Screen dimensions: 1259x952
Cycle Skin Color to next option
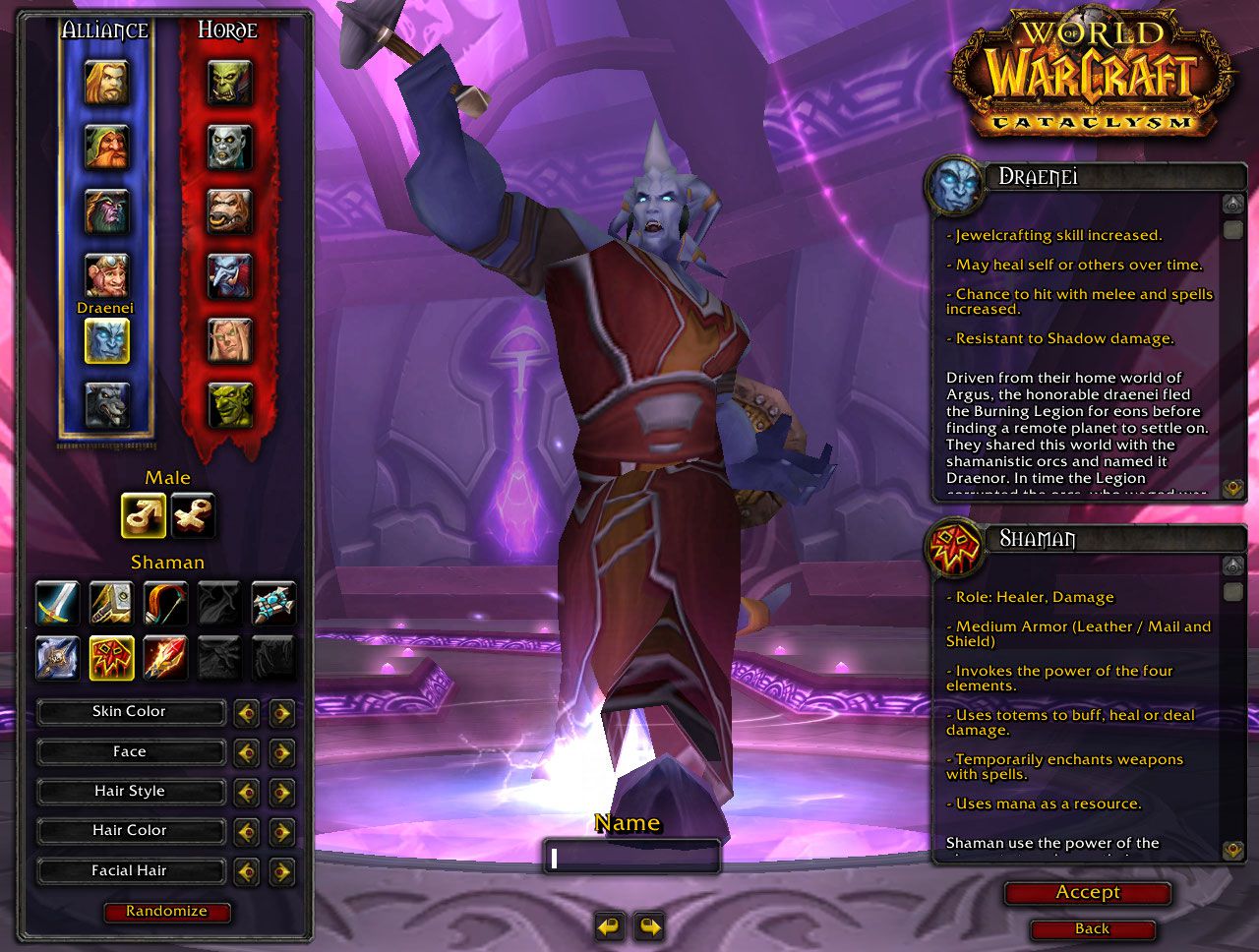click(282, 712)
